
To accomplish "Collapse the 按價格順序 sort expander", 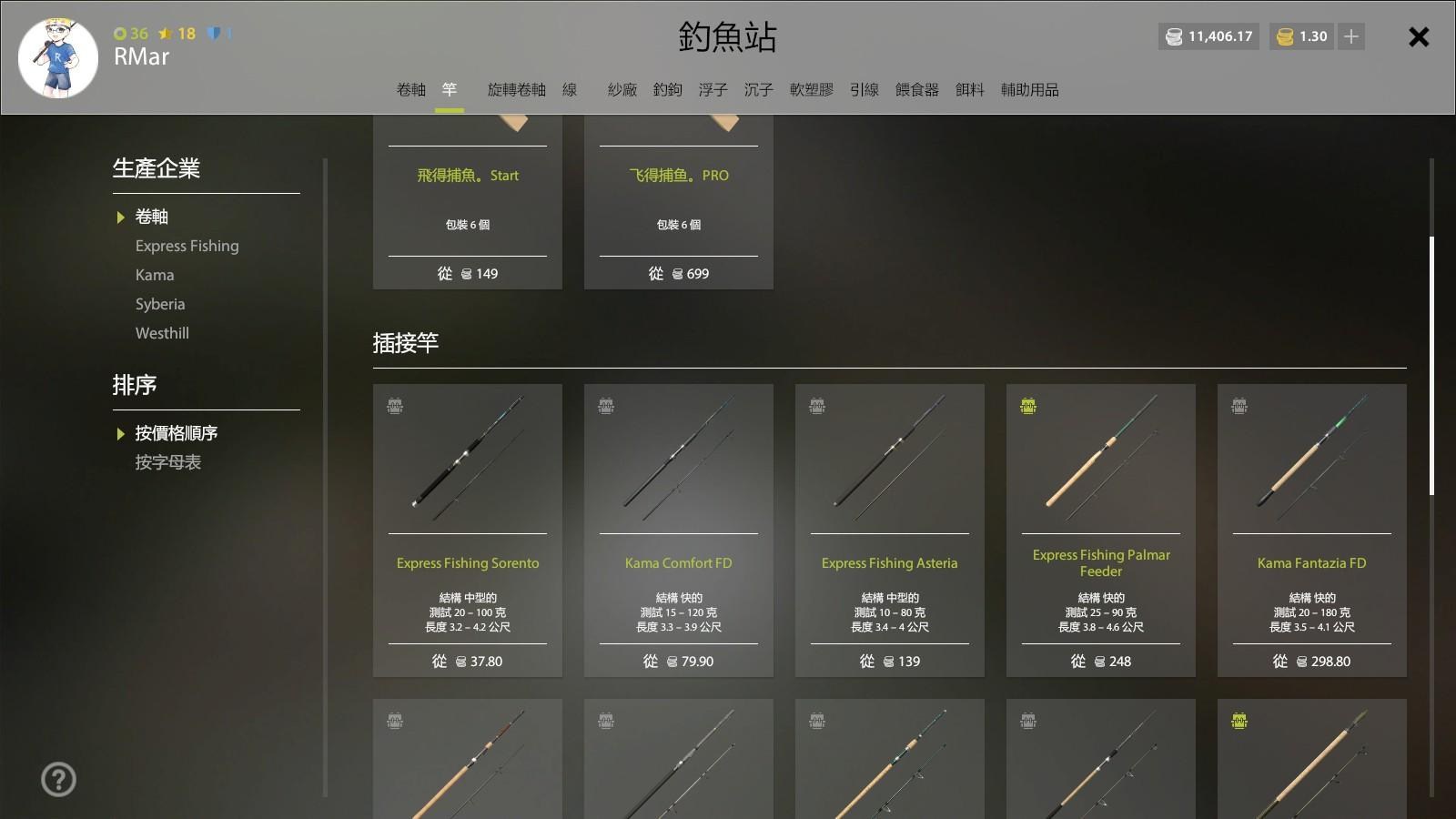I will [x=119, y=433].
